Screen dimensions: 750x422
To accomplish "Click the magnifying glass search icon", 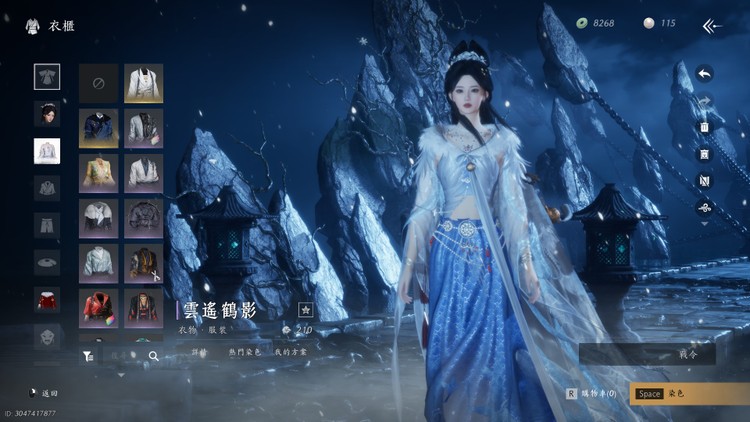I will click(x=154, y=355).
